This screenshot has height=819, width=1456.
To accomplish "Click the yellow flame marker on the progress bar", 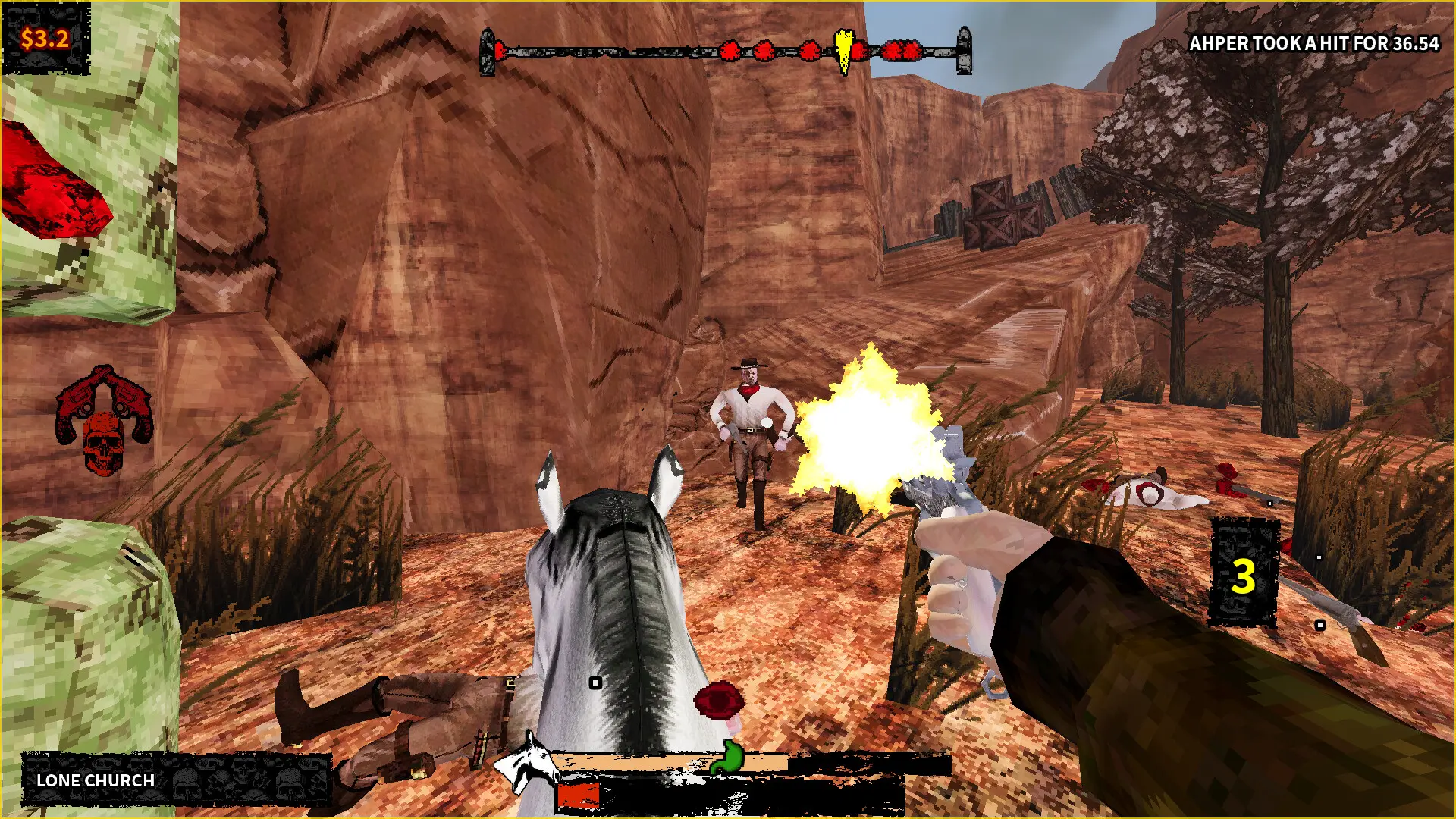I will (844, 48).
